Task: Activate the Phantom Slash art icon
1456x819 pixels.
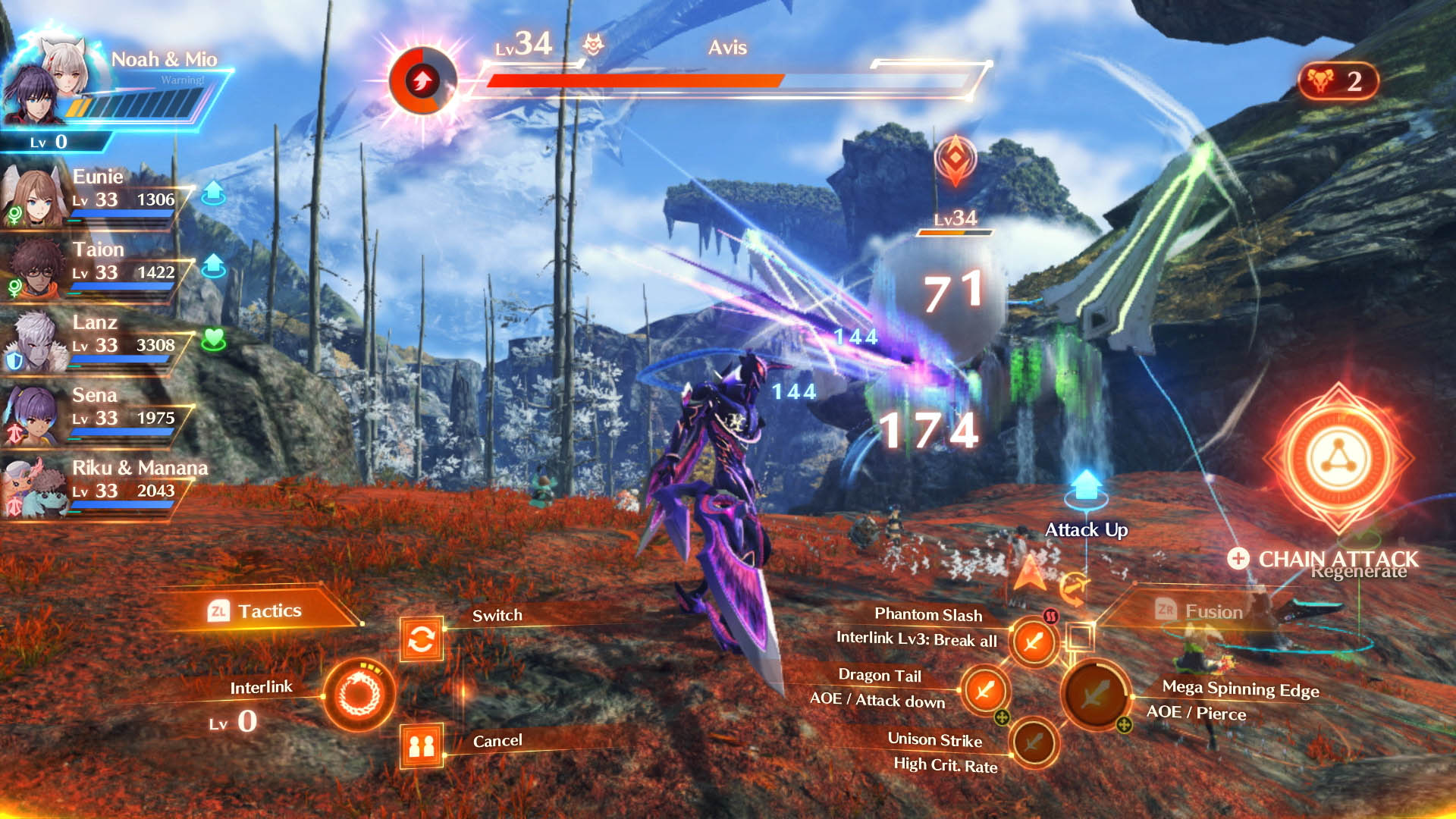Action: tap(1033, 642)
